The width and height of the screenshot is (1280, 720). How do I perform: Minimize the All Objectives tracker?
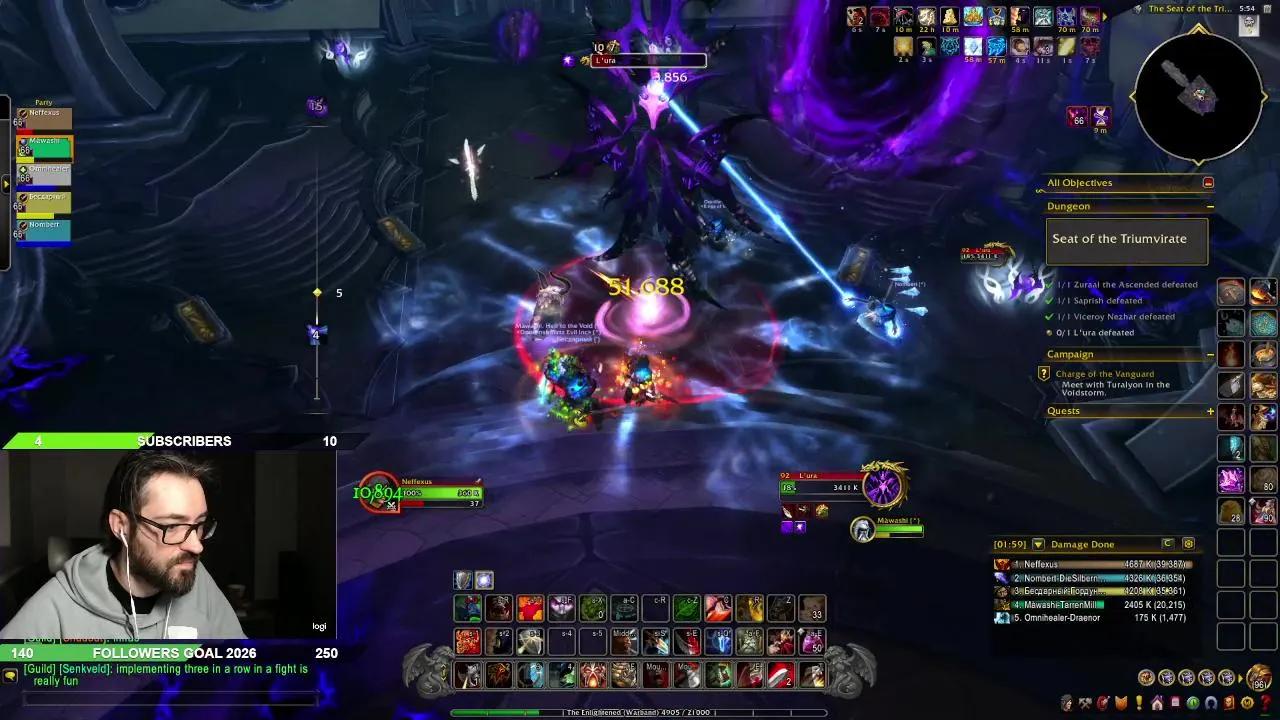[1208, 184]
